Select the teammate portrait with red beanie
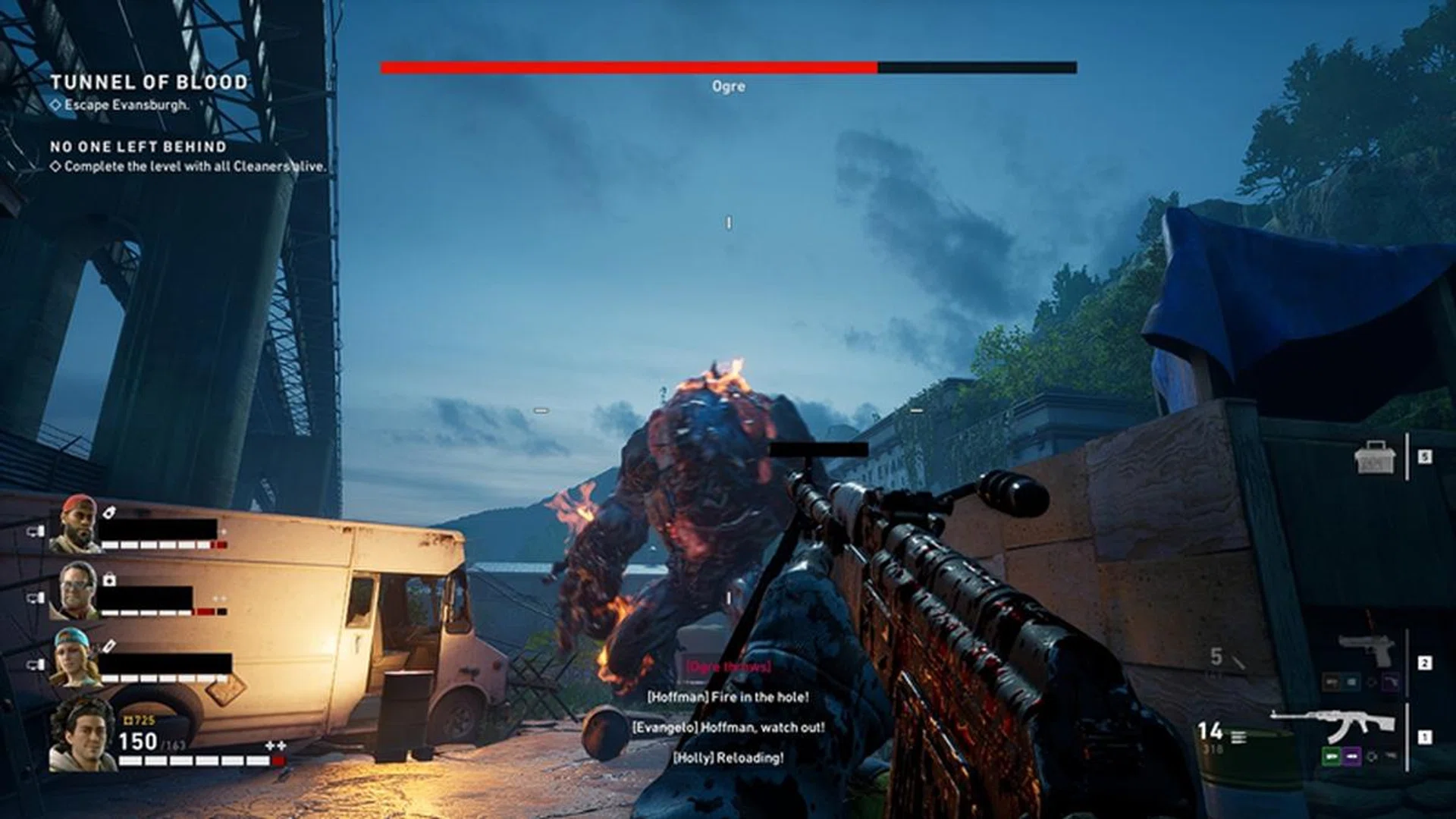The height and width of the screenshot is (819, 1456). [75, 524]
